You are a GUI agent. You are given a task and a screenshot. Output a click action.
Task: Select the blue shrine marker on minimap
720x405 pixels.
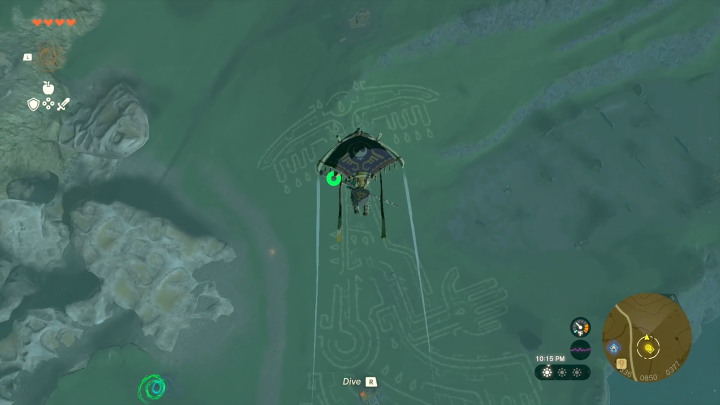(x=612, y=347)
